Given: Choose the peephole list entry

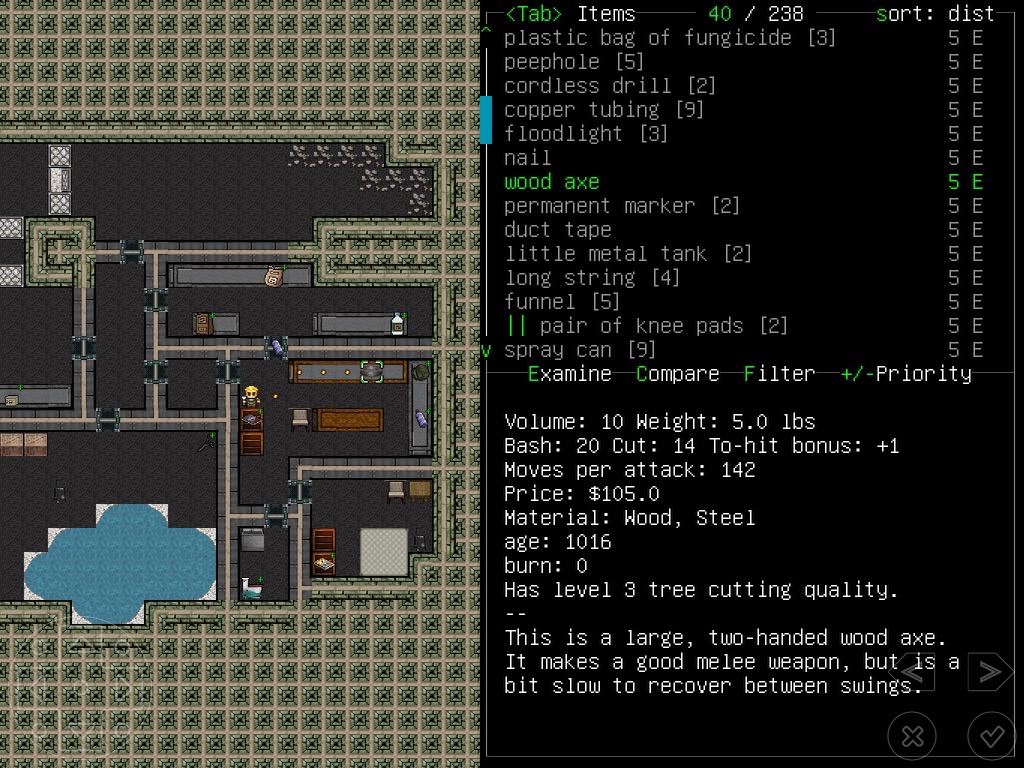Looking at the screenshot, I should (x=573, y=62).
